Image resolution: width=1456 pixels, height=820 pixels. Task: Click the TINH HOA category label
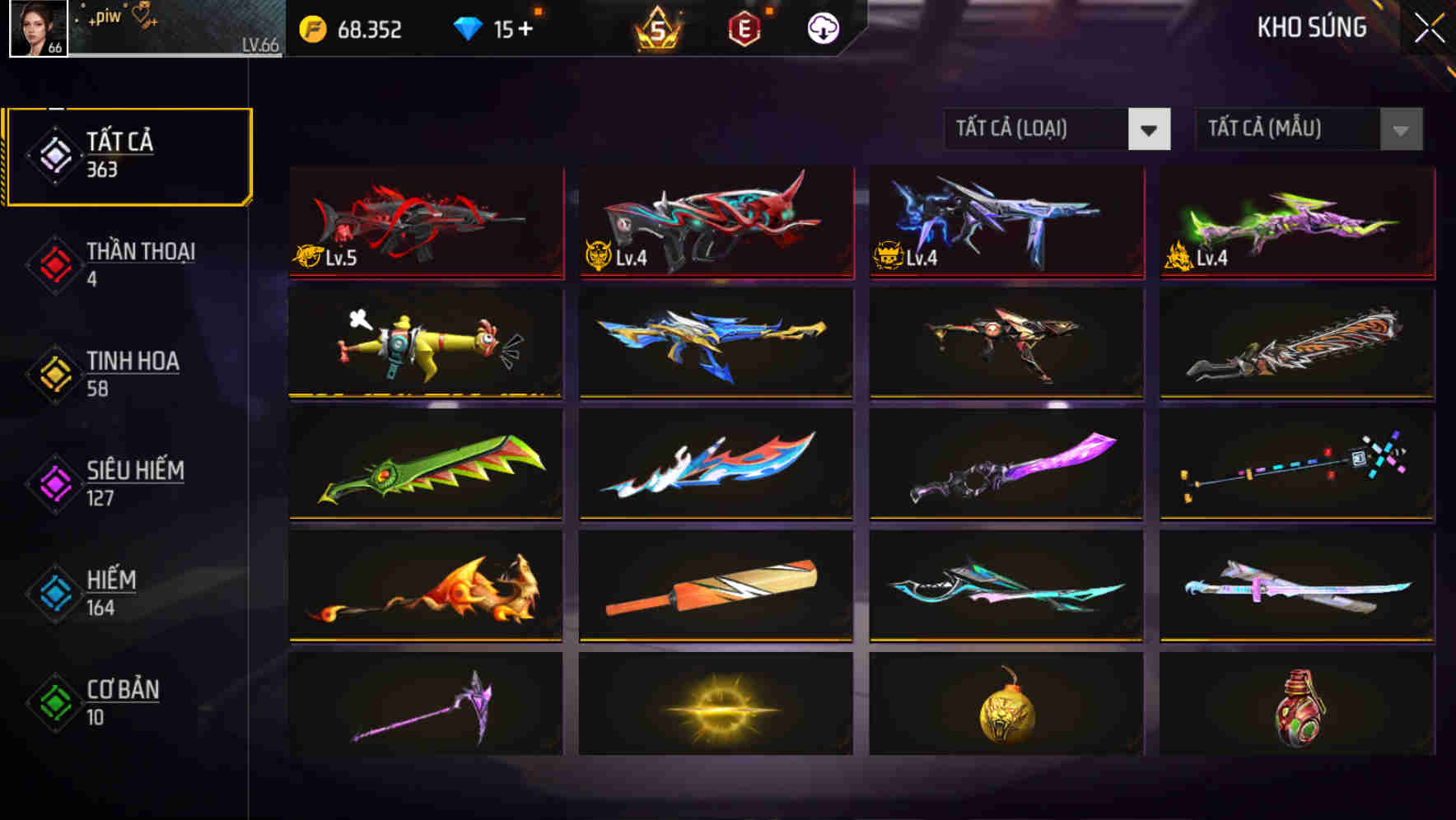(x=132, y=361)
